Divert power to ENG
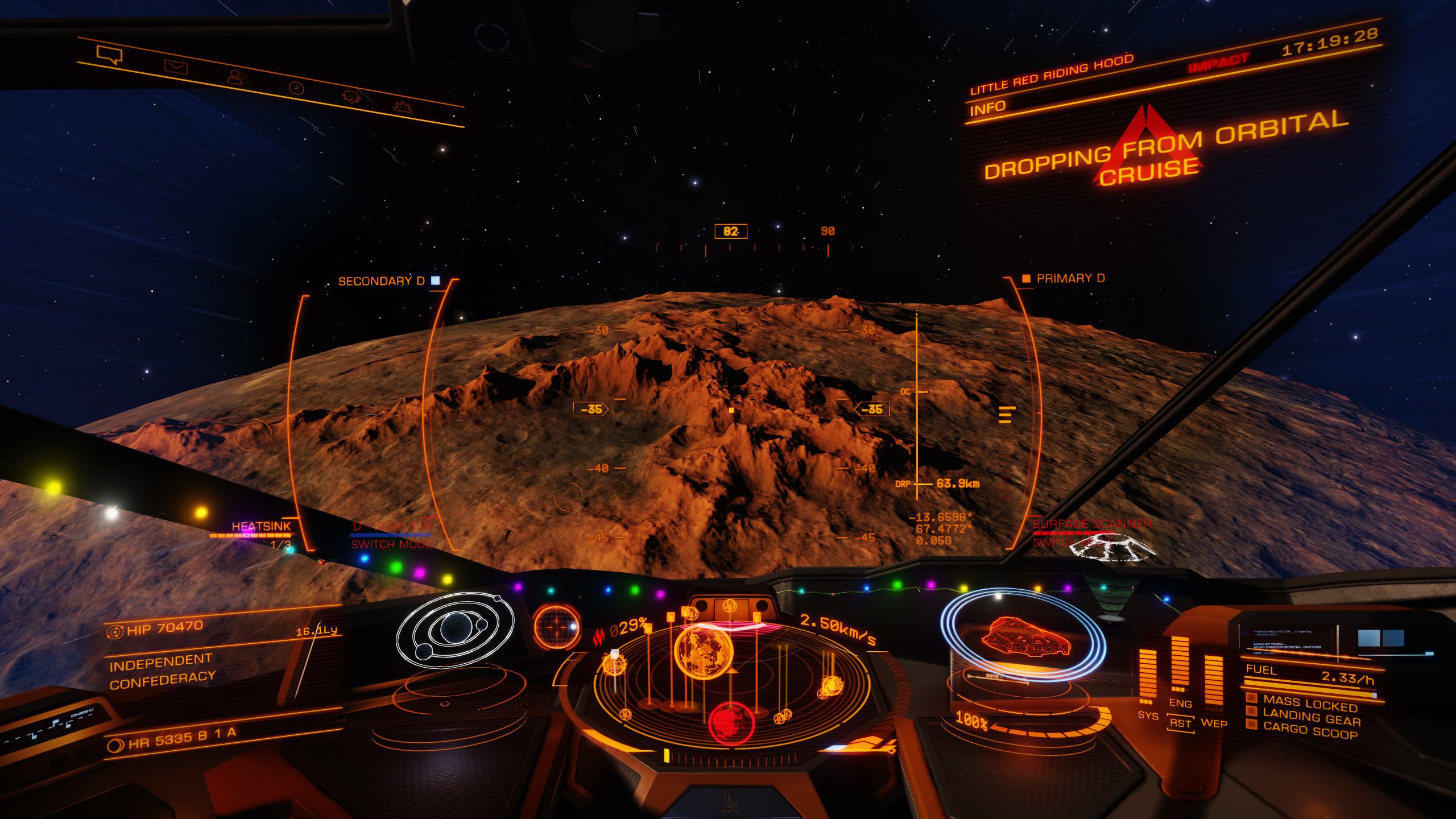Viewport: 1456px width, 819px height. pyautogui.click(x=1180, y=704)
